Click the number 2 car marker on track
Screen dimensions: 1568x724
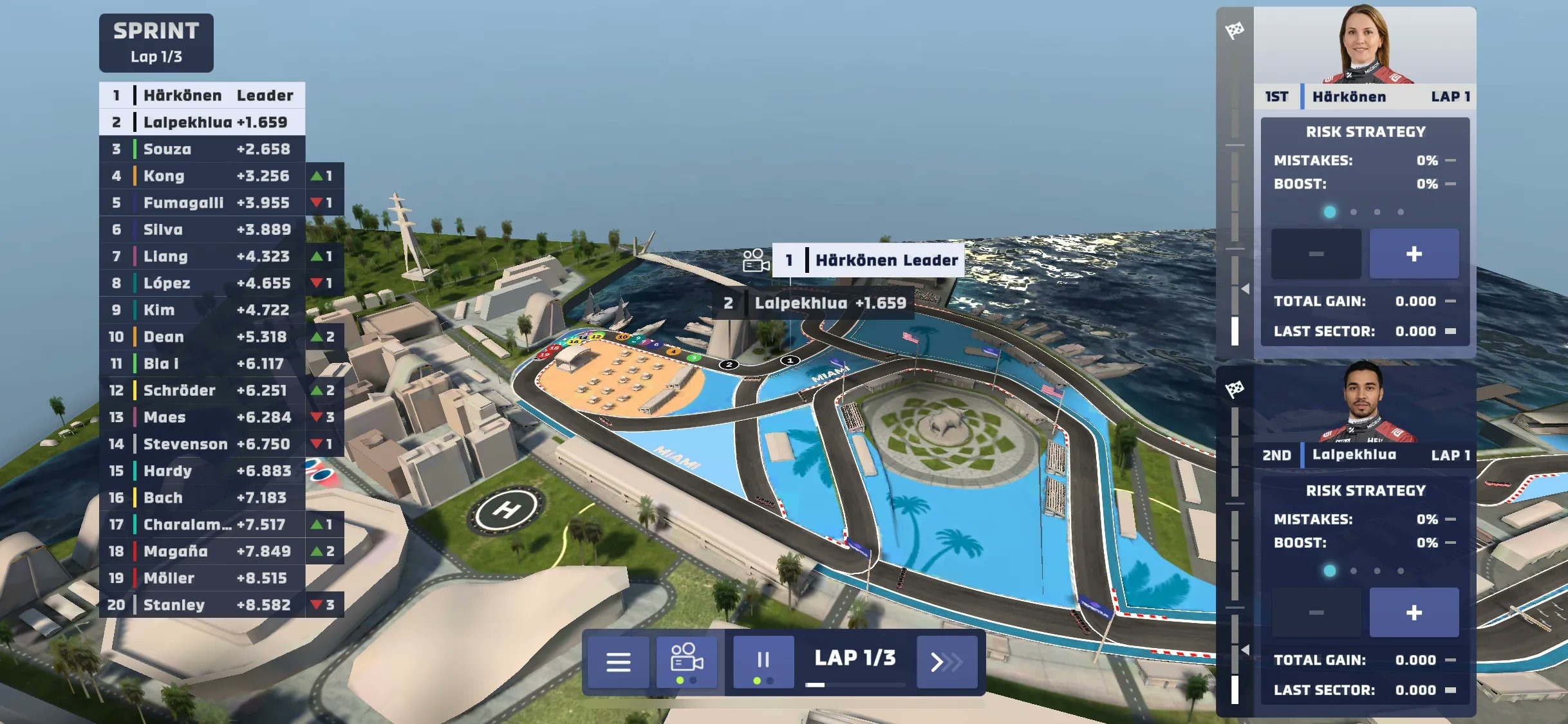pyautogui.click(x=728, y=364)
